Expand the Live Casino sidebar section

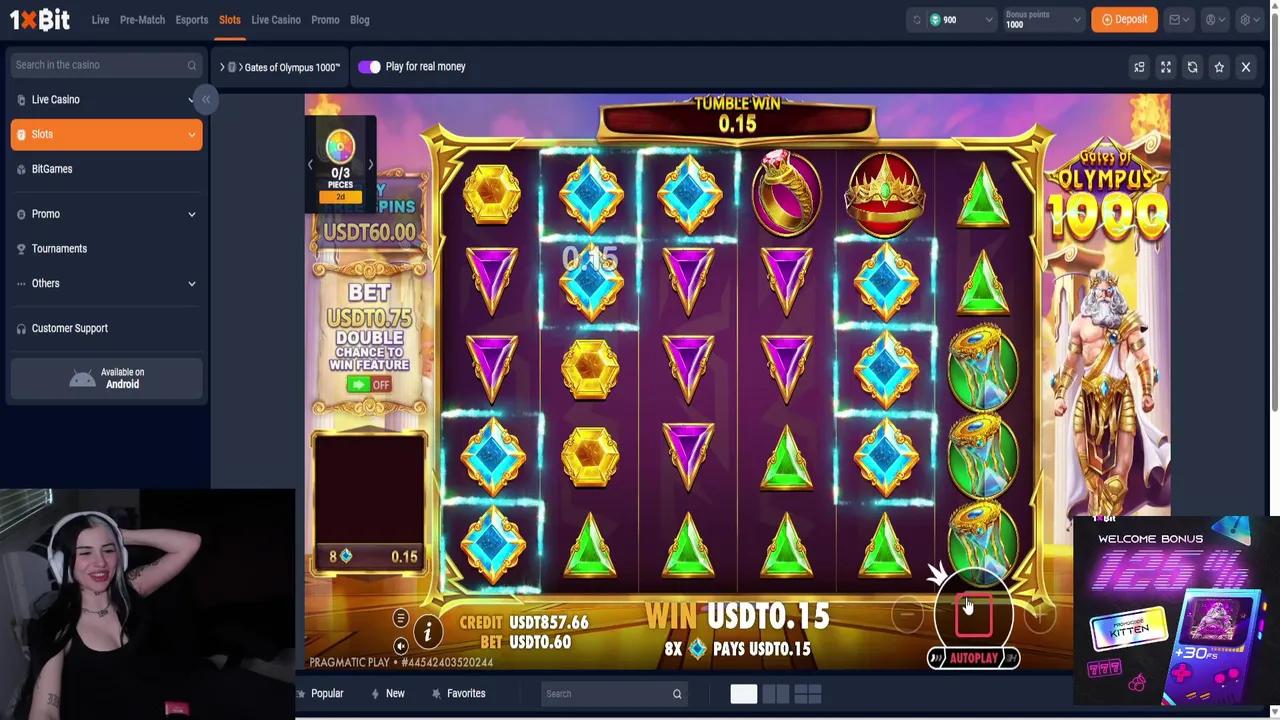click(106, 99)
